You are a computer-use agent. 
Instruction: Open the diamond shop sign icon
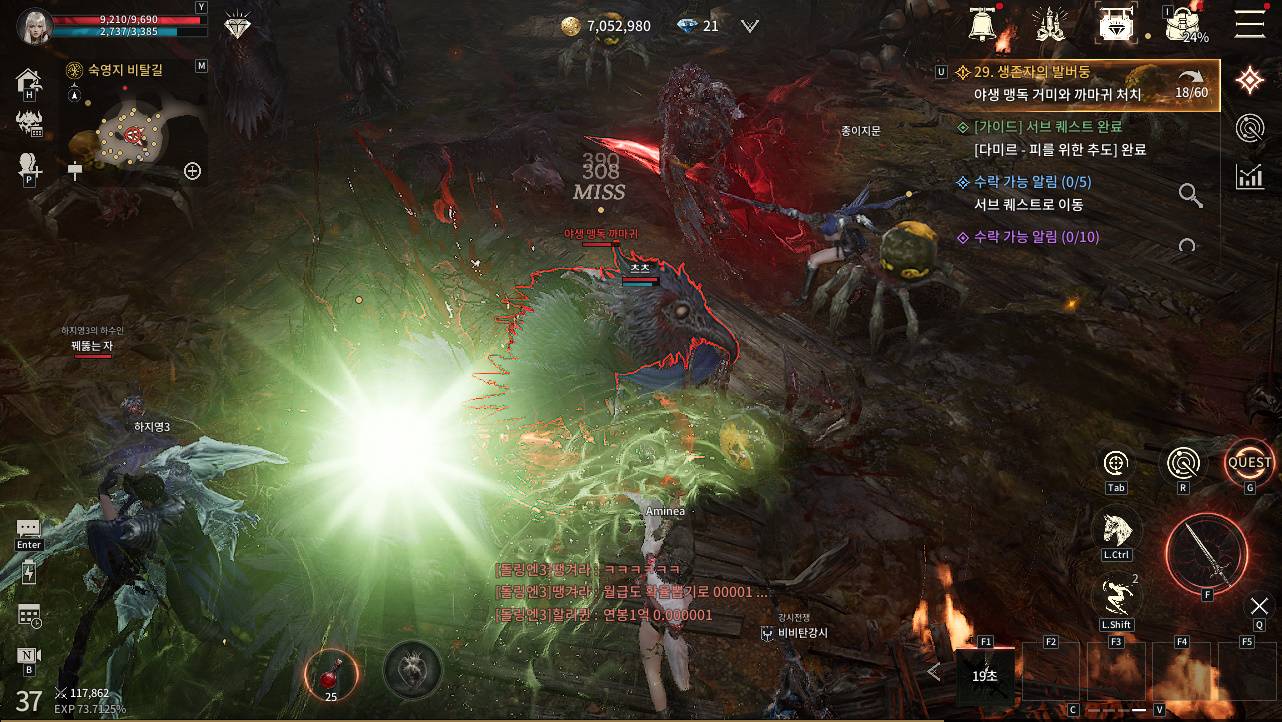(x=1116, y=24)
